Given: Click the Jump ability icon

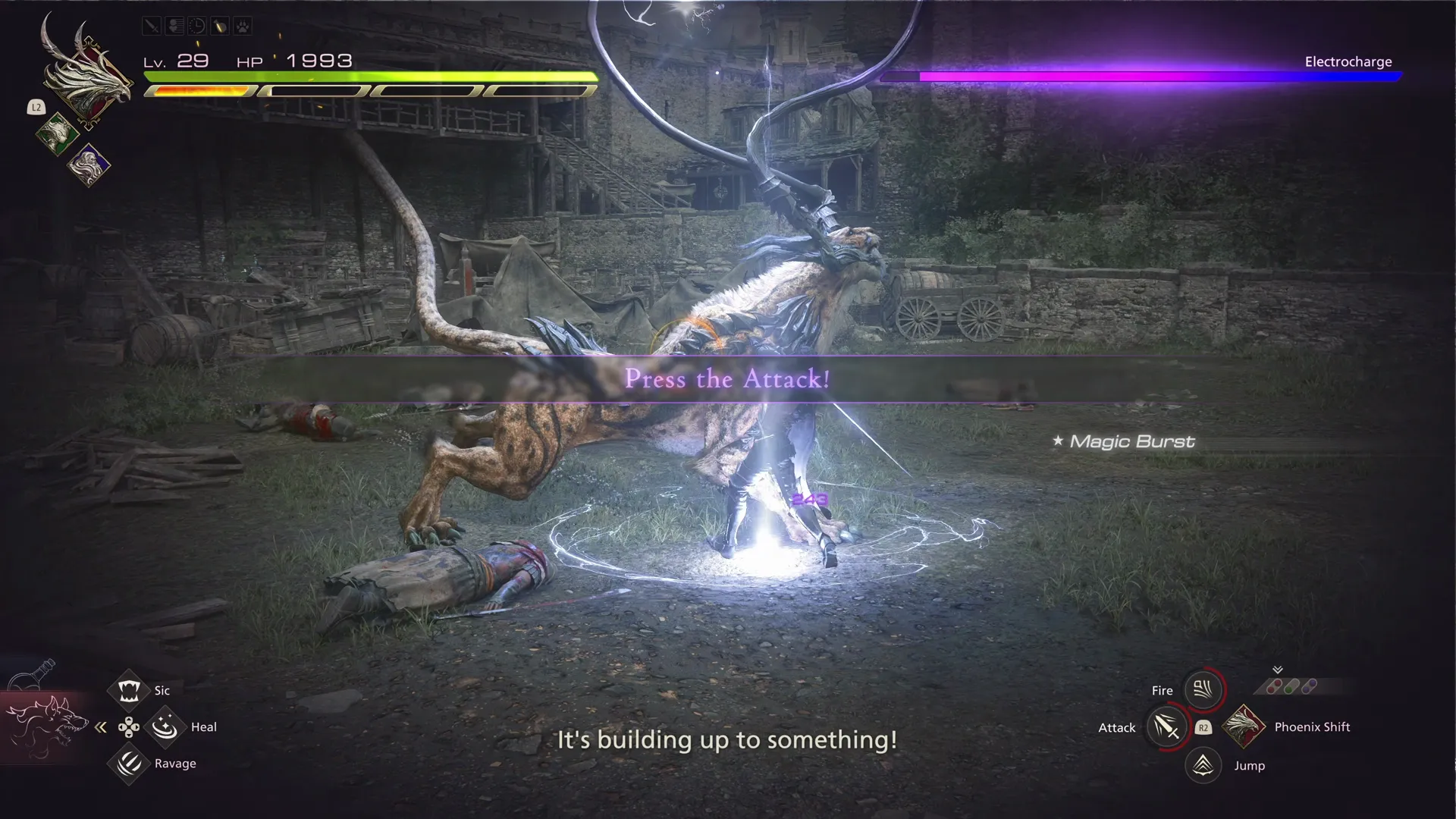Looking at the screenshot, I should point(1203,765).
